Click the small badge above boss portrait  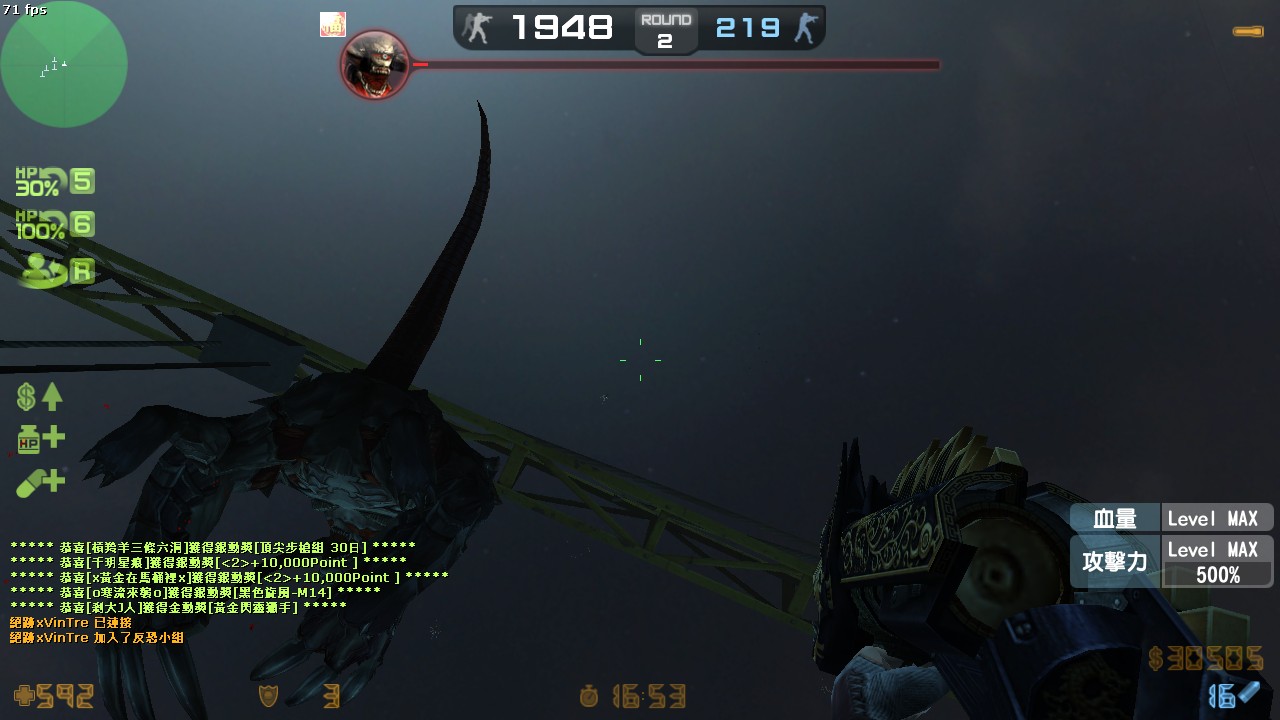tap(332, 25)
